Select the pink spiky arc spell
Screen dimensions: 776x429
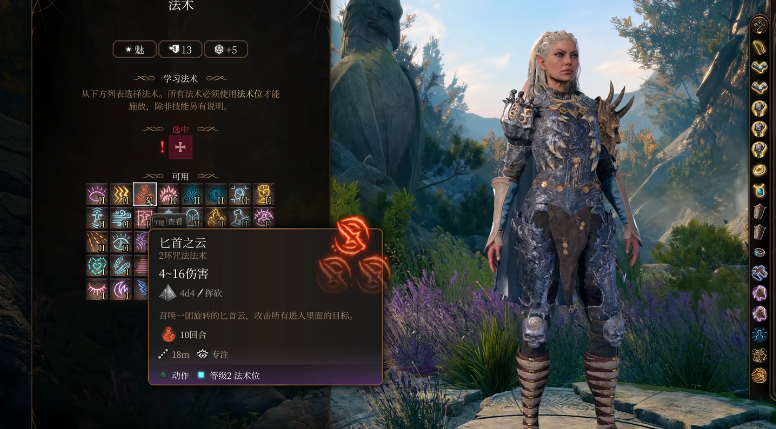pyautogui.click(x=168, y=194)
